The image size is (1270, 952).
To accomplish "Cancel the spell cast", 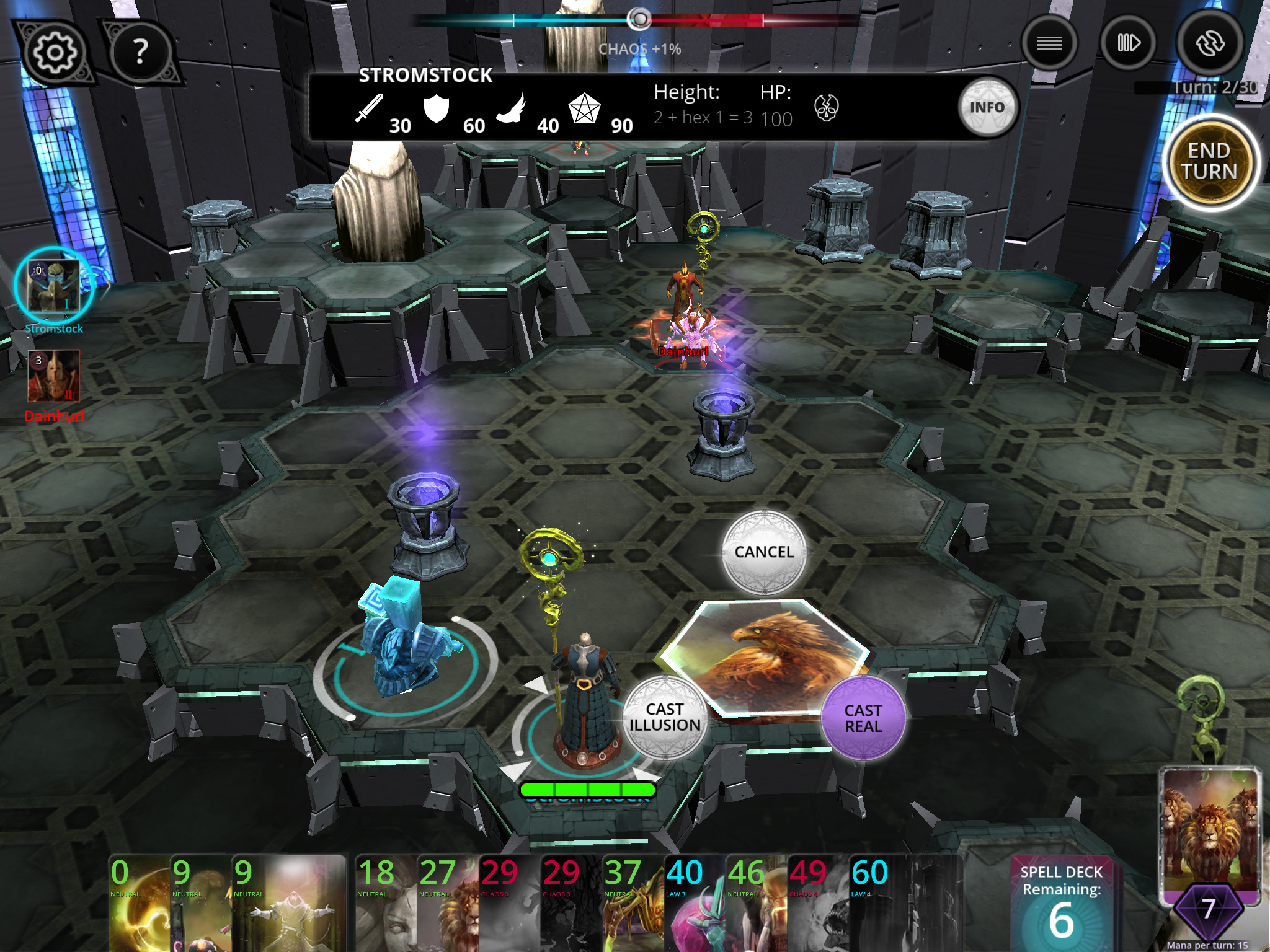I will (x=764, y=552).
